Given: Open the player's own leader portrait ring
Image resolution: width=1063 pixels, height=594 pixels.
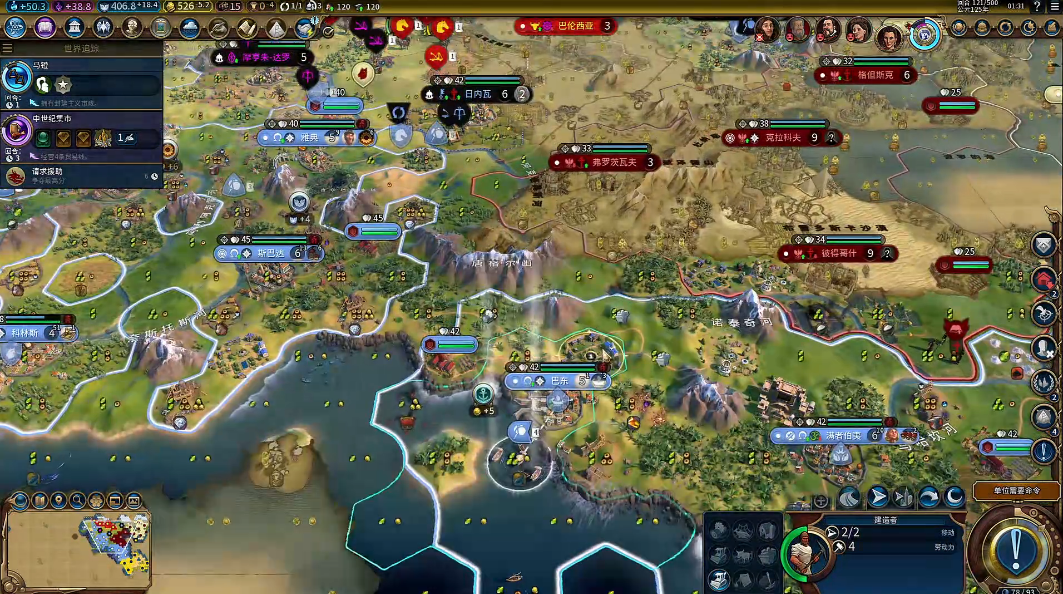Looking at the screenshot, I should [x=925, y=35].
